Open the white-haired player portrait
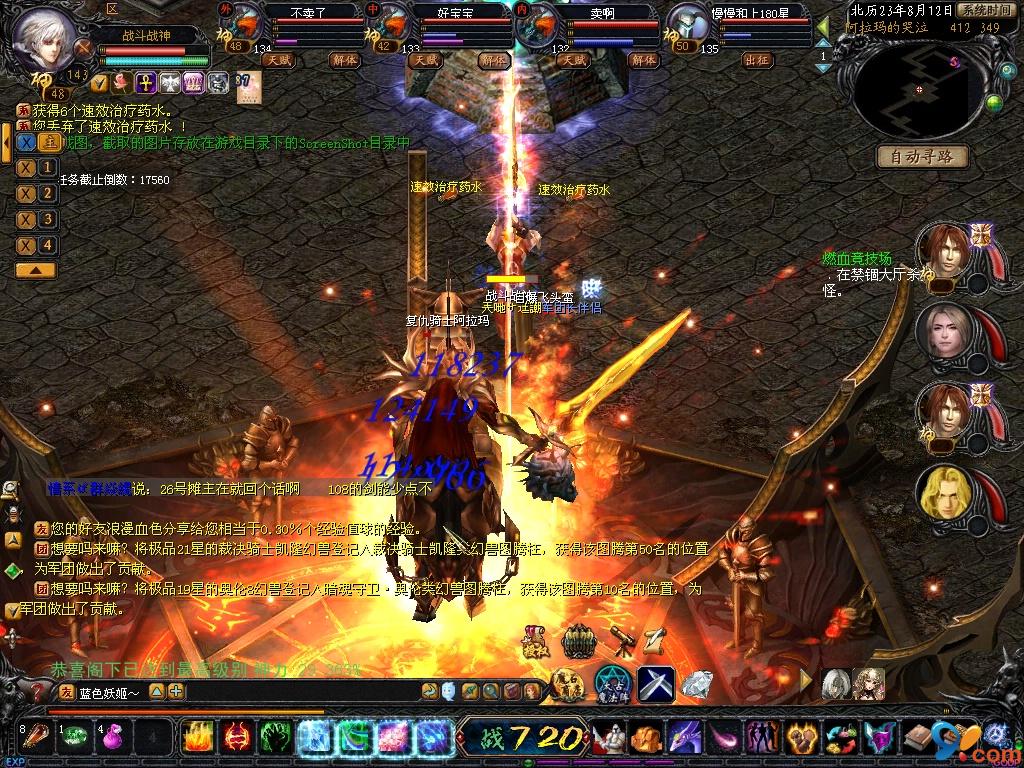 point(45,39)
